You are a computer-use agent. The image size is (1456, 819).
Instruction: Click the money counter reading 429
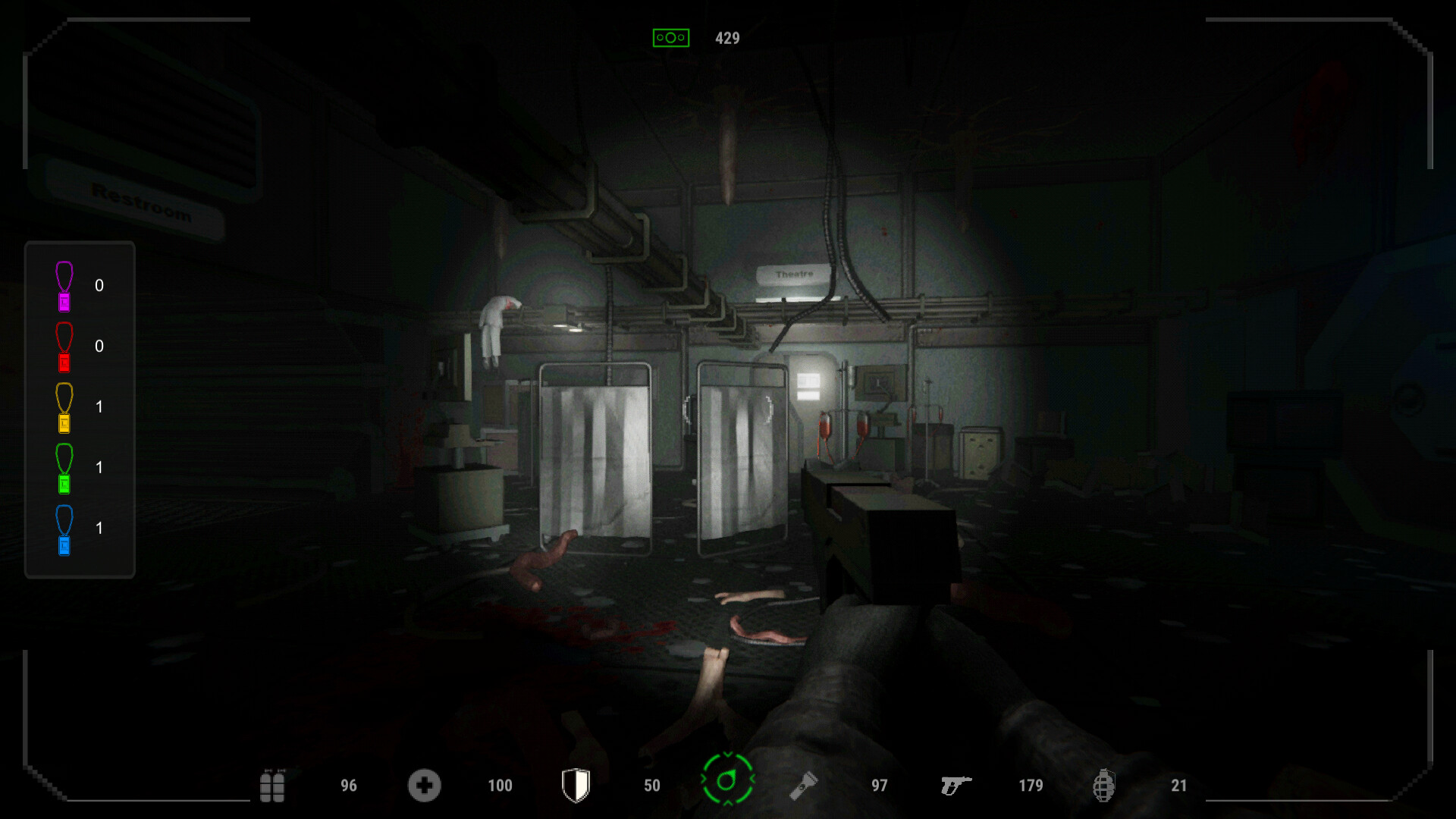coord(728,38)
